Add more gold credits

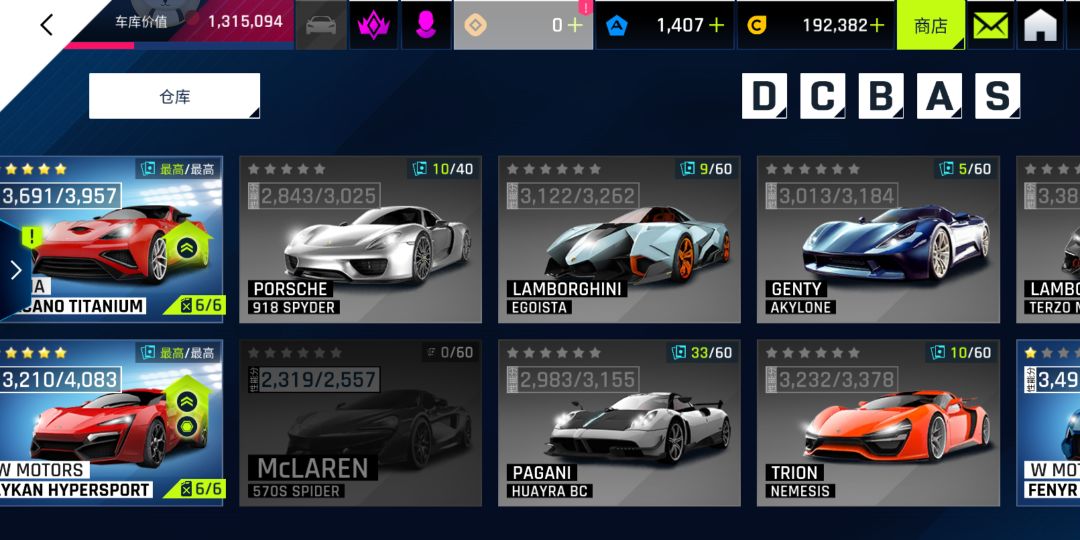[x=877, y=26]
